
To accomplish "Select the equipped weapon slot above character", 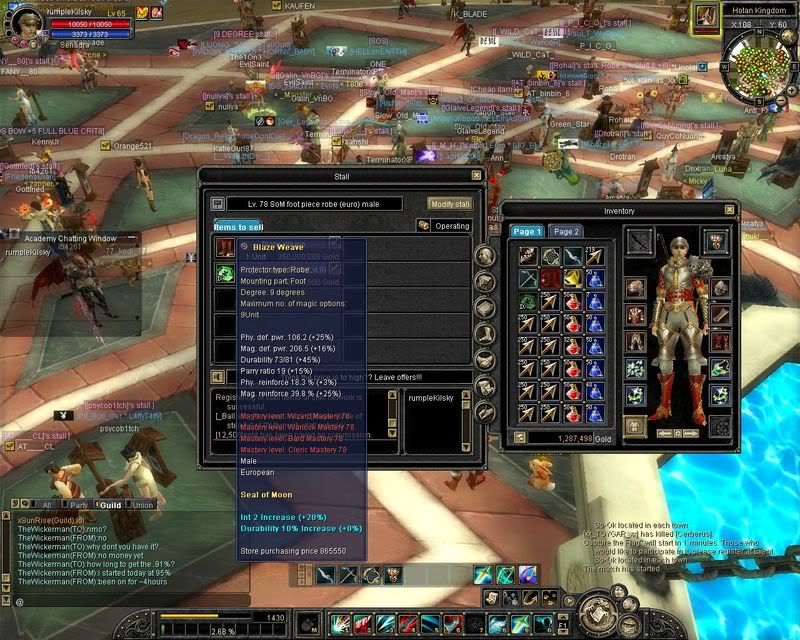I will [639, 240].
